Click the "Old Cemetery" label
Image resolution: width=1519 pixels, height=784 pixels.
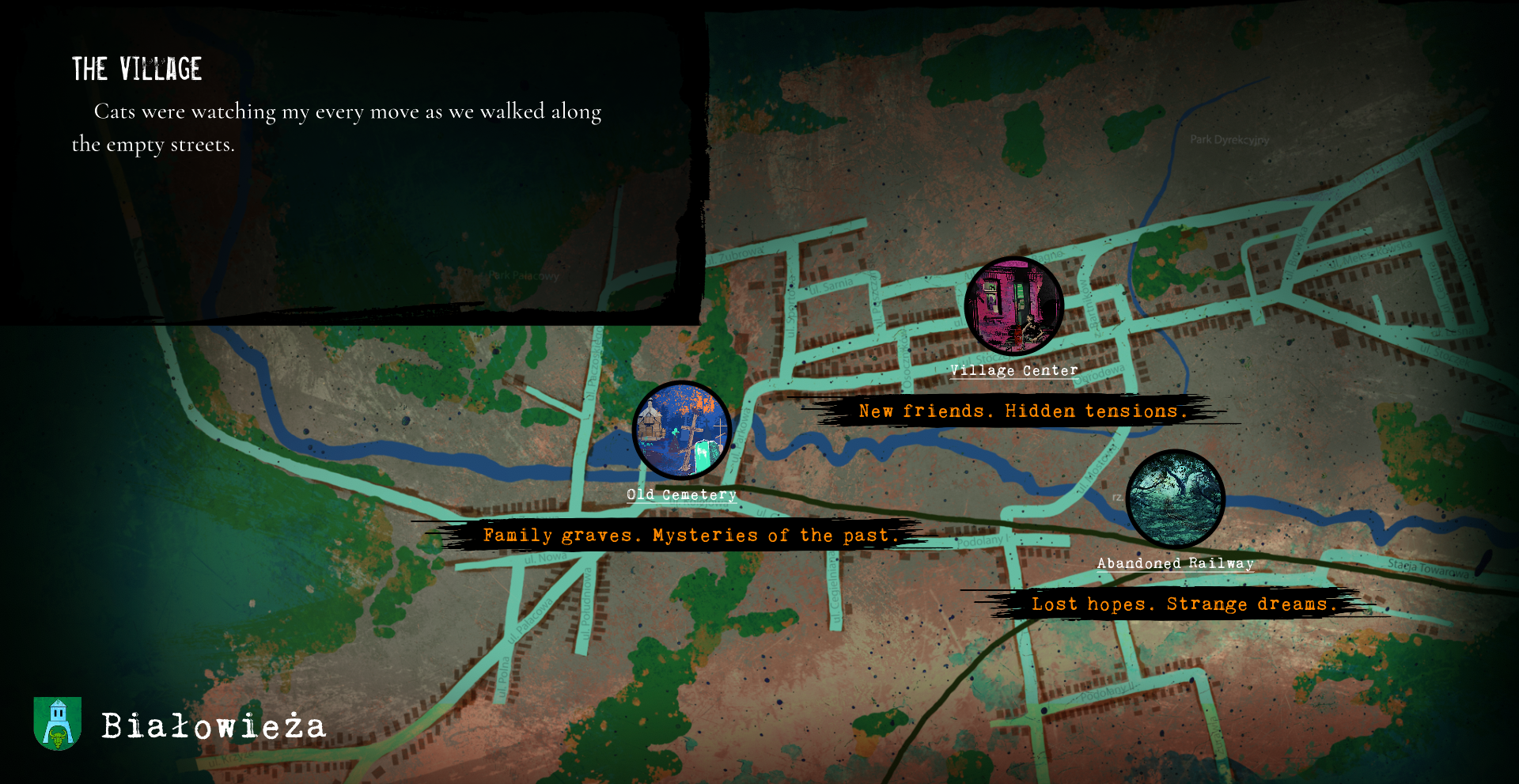coord(681,494)
